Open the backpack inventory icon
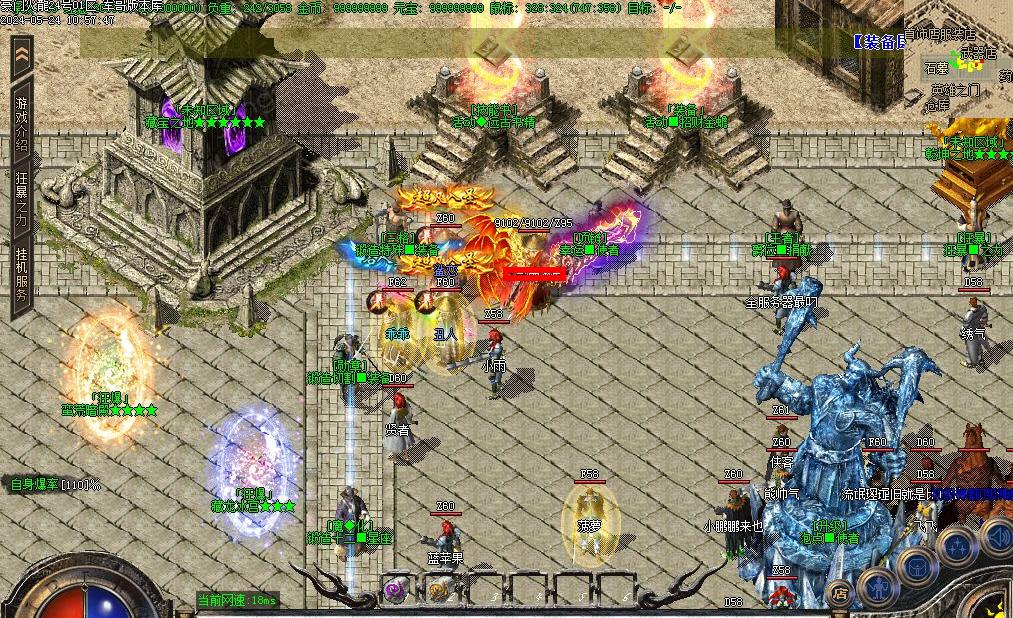Screen dimensions: 1013x618 (916, 566)
